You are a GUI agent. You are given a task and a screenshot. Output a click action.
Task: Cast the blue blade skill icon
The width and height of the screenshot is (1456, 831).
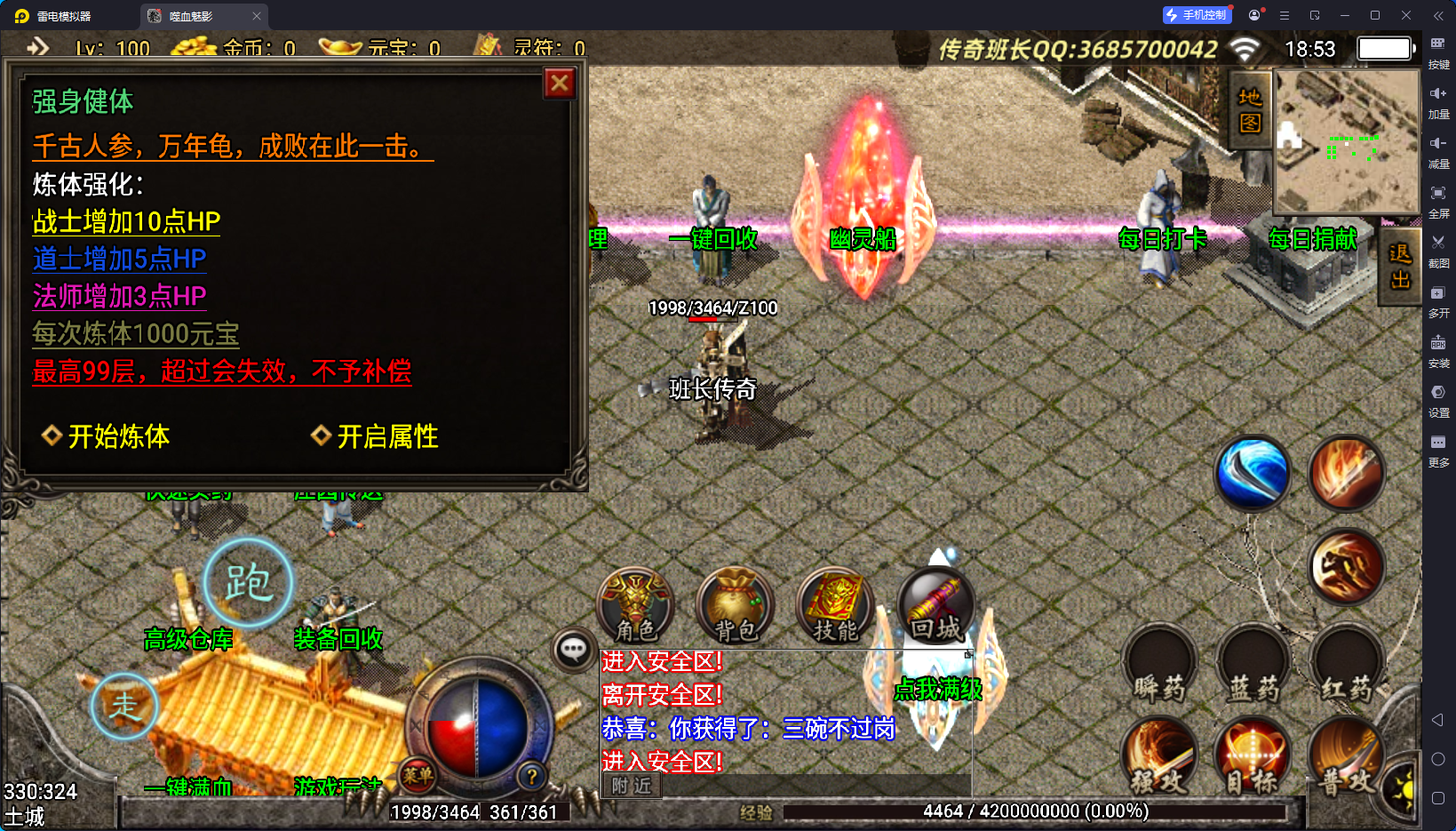click(1253, 473)
